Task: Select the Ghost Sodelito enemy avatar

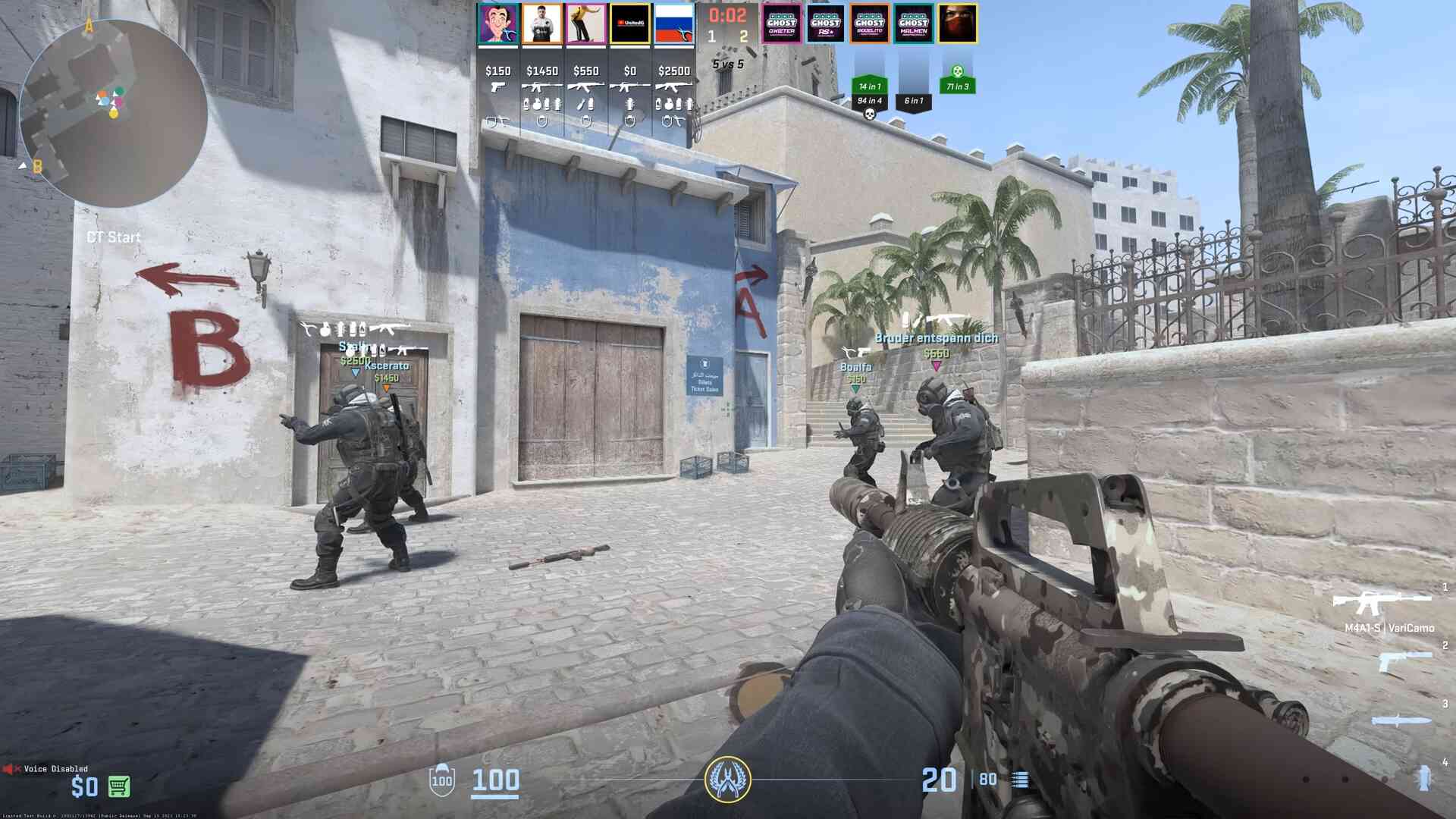Action: pyautogui.click(x=869, y=24)
